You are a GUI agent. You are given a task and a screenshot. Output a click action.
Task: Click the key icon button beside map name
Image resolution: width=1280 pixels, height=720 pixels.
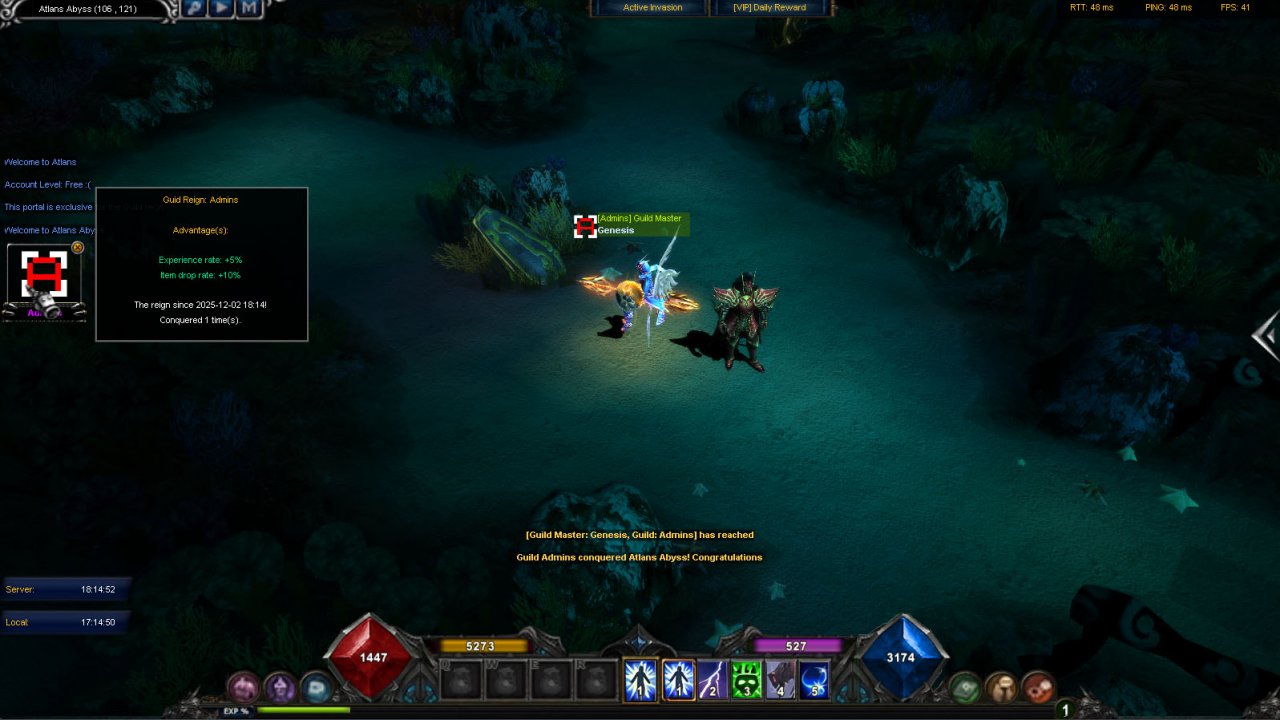click(194, 9)
